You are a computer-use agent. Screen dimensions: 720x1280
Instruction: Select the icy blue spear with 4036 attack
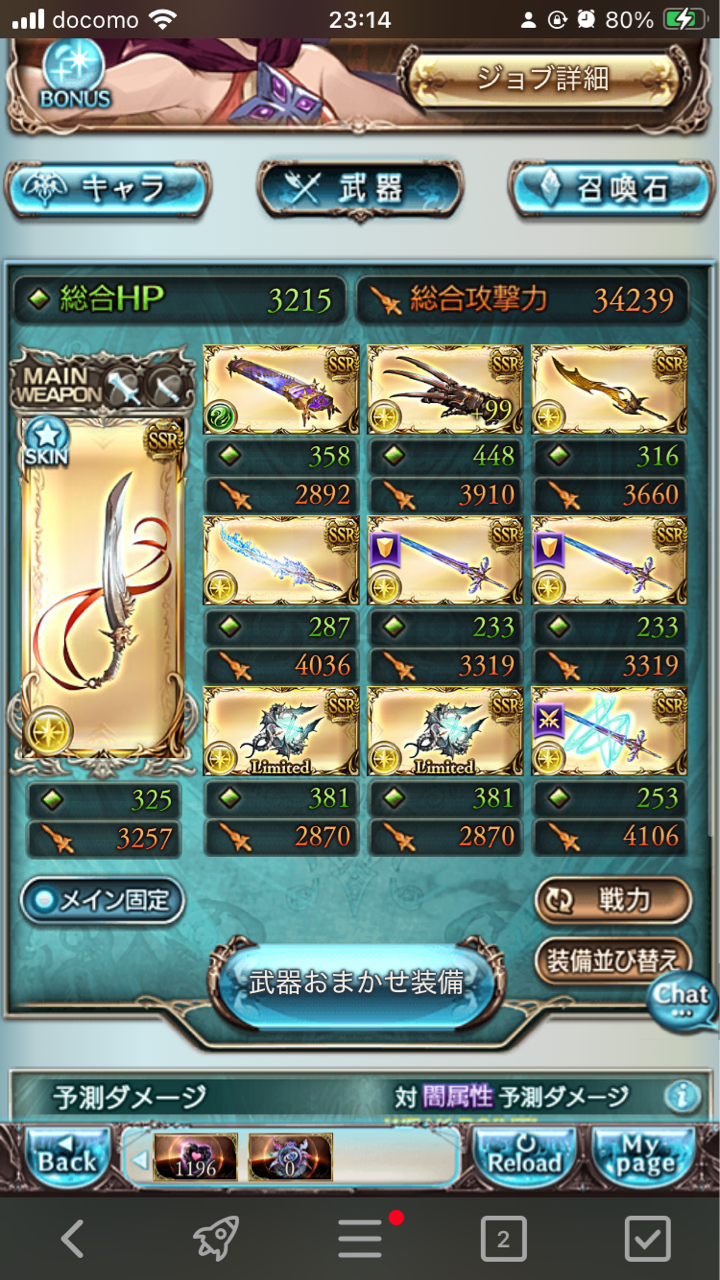point(281,561)
